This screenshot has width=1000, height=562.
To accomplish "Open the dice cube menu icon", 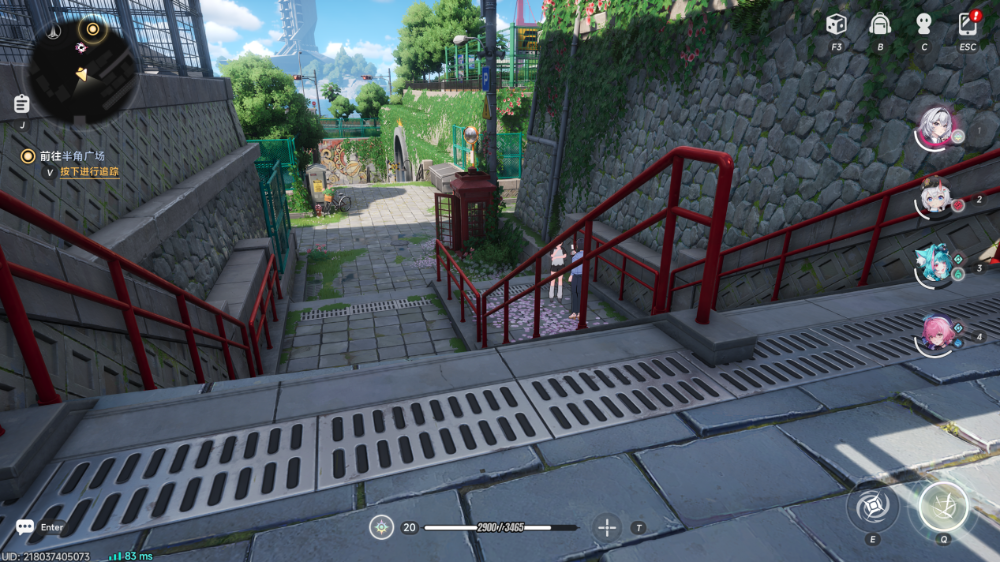I will coord(836,24).
